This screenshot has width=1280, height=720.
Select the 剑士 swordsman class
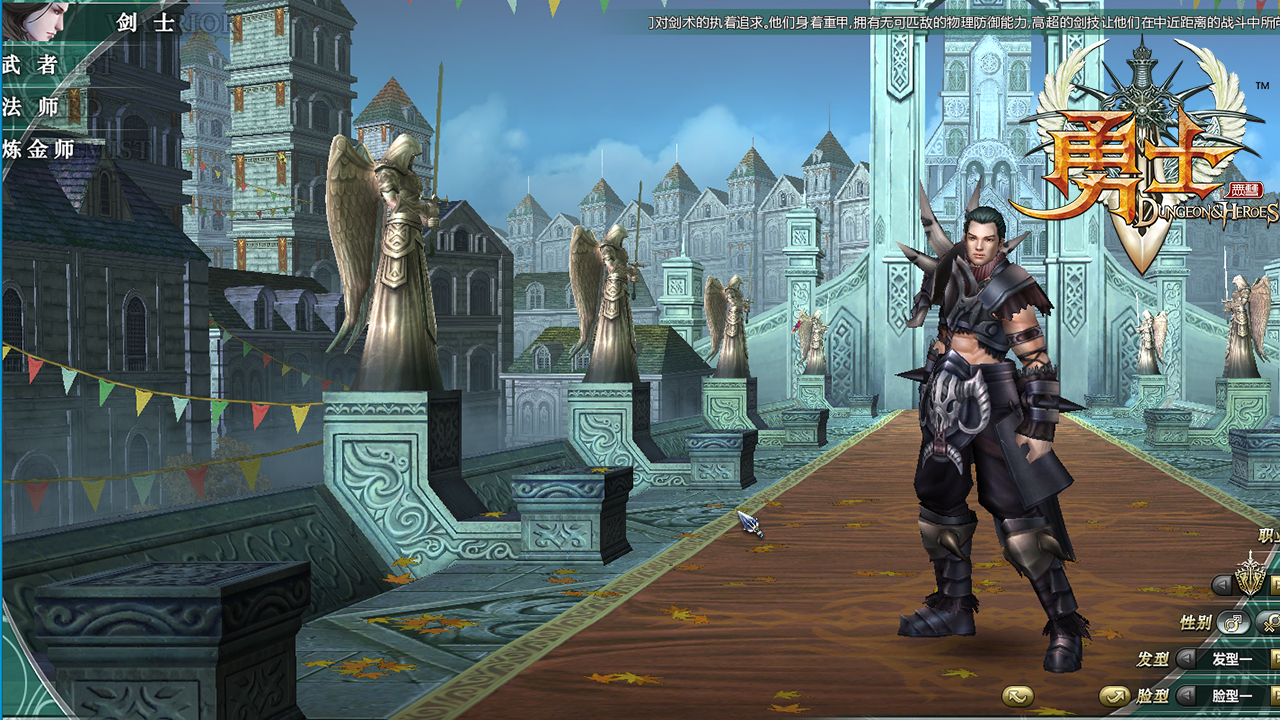click(x=145, y=22)
